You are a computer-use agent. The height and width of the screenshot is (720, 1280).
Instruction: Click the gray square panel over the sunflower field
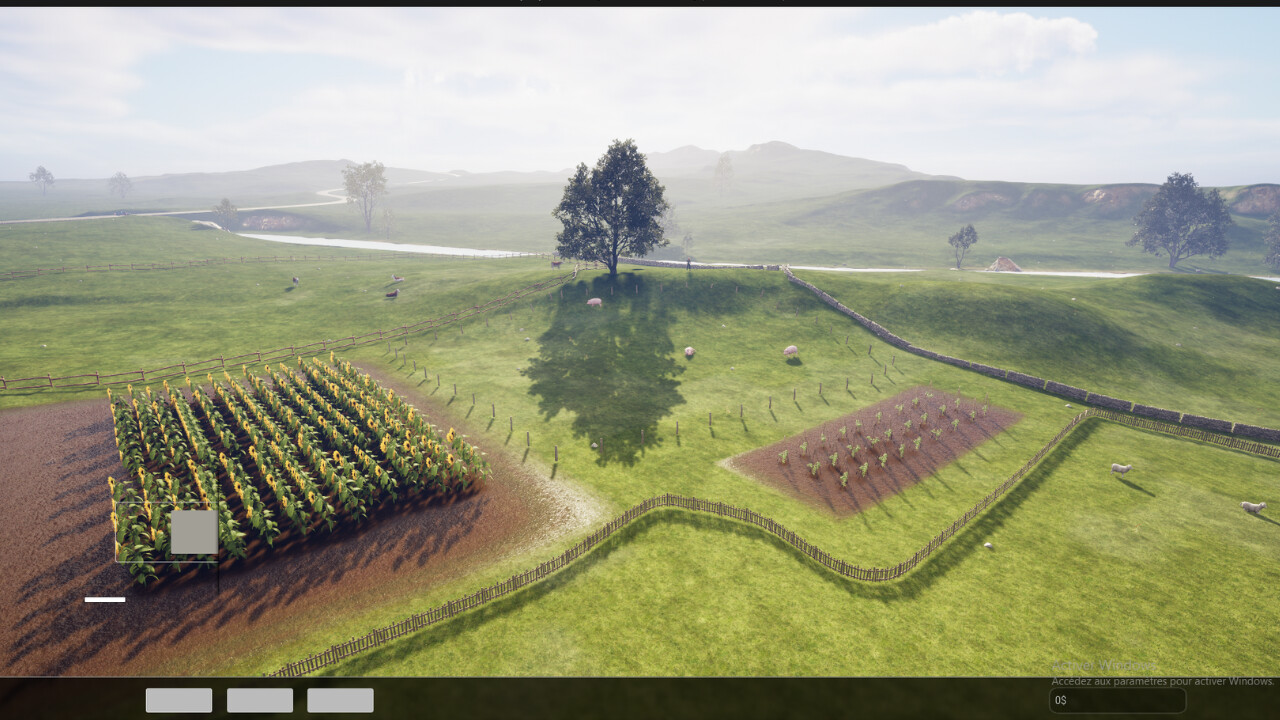194,531
